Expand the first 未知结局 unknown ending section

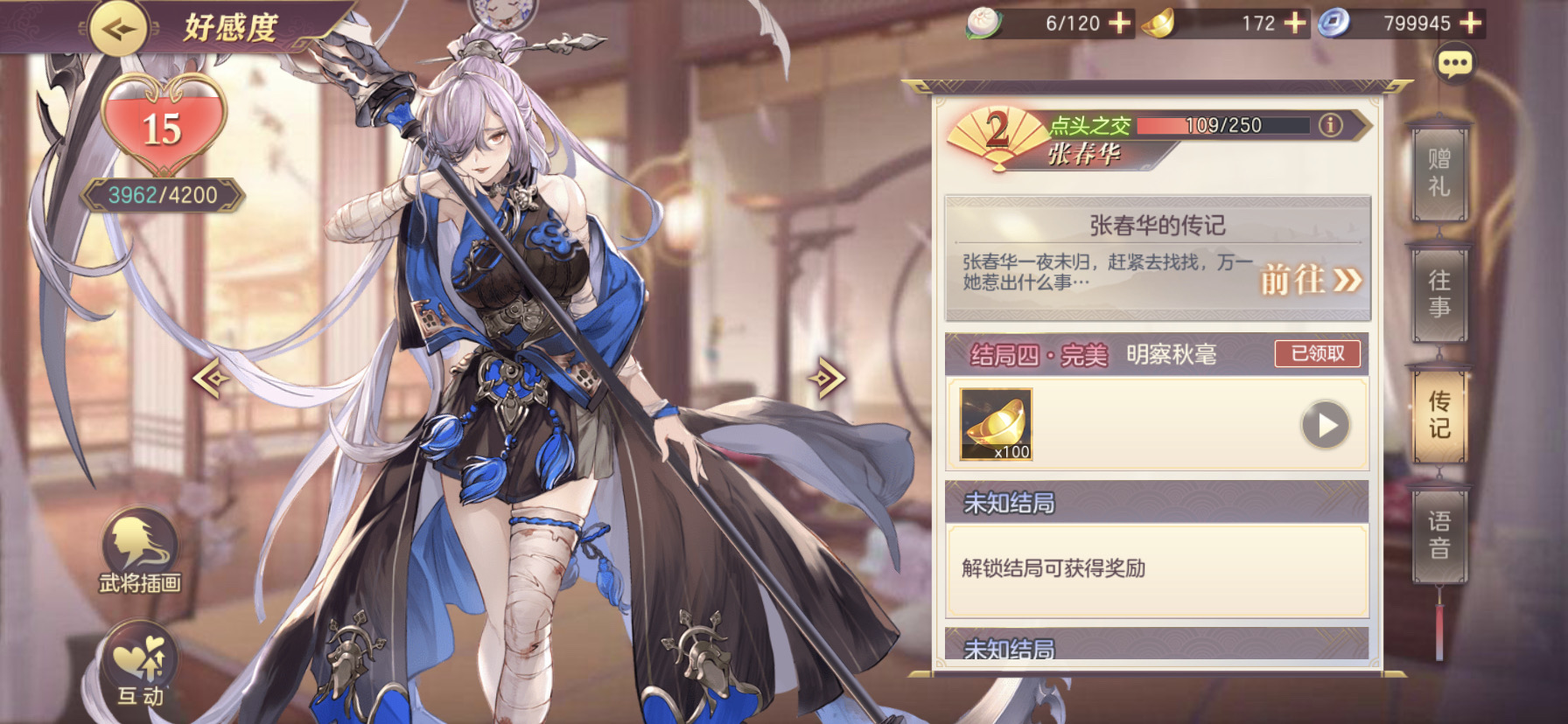click(x=1154, y=504)
